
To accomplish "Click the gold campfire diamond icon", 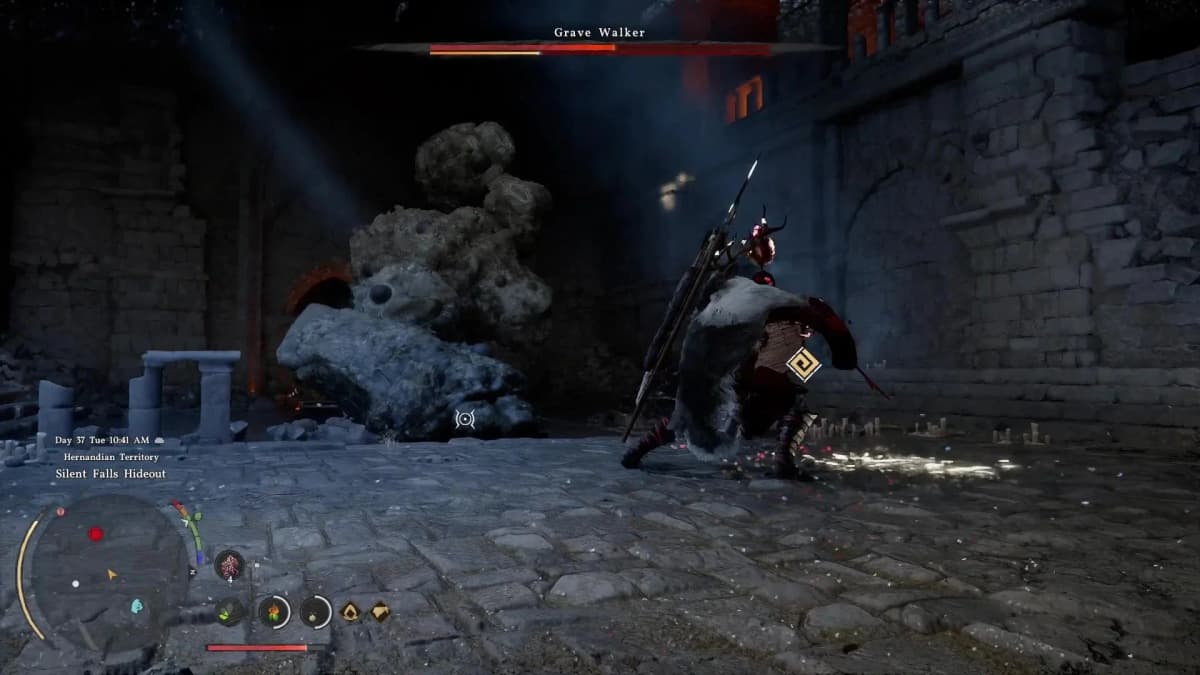I will pos(351,611).
